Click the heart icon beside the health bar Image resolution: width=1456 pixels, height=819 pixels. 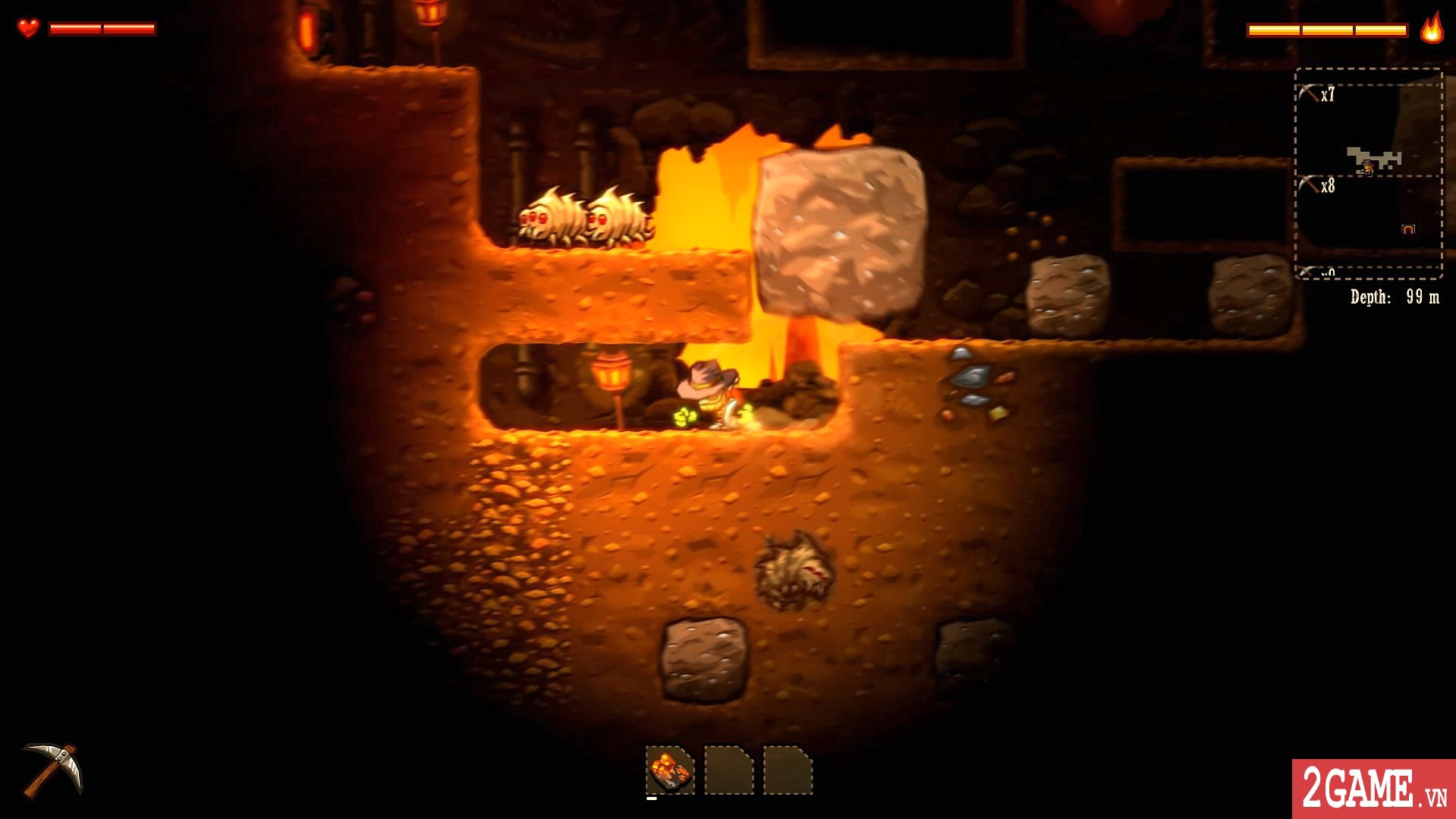tap(28, 28)
